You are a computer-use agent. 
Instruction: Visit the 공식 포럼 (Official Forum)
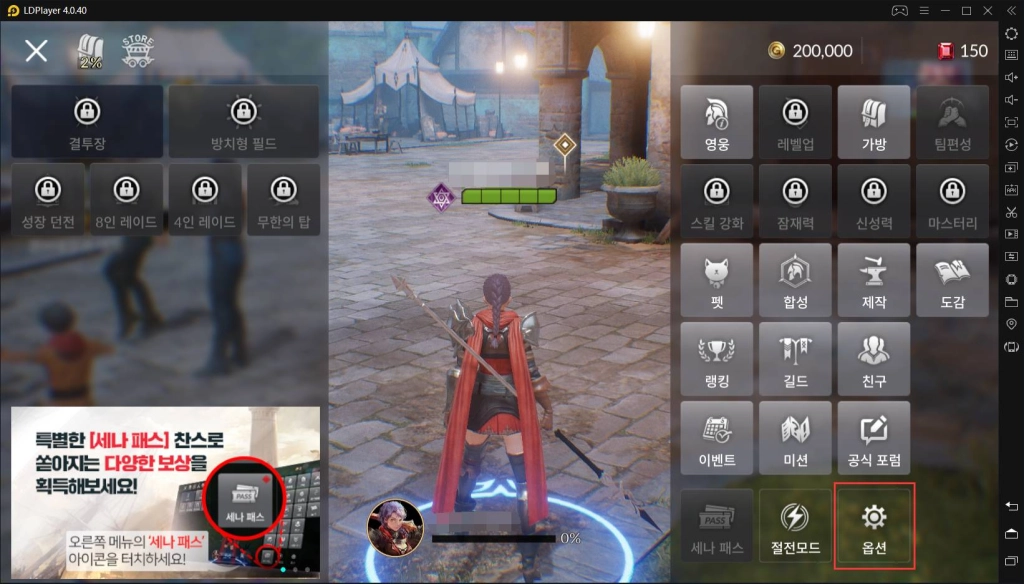click(x=873, y=437)
